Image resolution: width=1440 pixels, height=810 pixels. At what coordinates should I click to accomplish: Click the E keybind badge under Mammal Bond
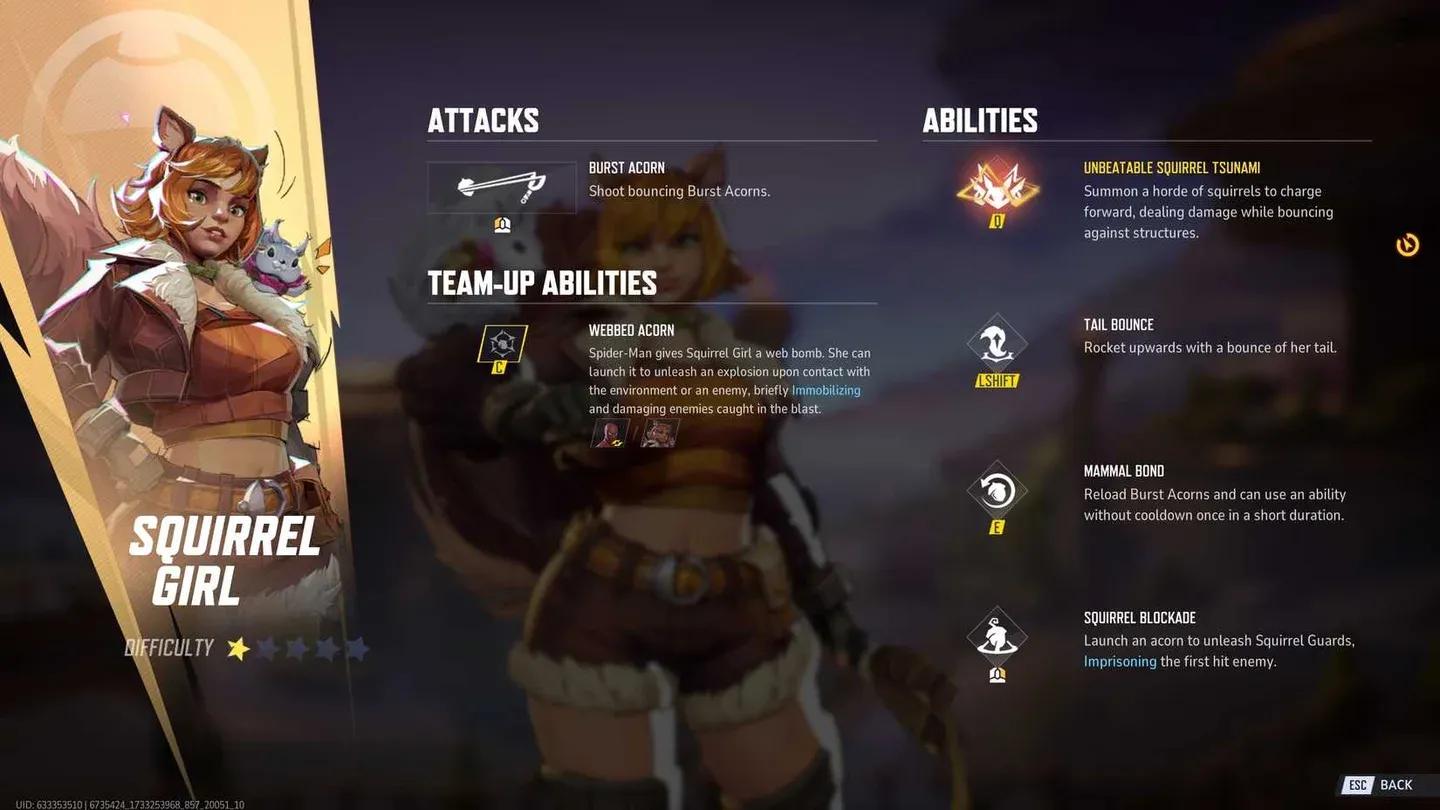coord(996,524)
